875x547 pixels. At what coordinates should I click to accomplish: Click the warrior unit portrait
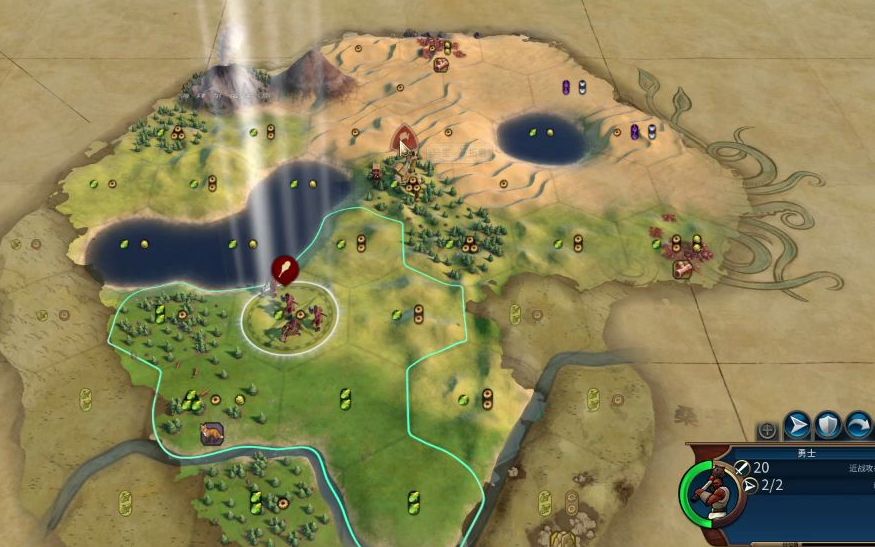711,489
